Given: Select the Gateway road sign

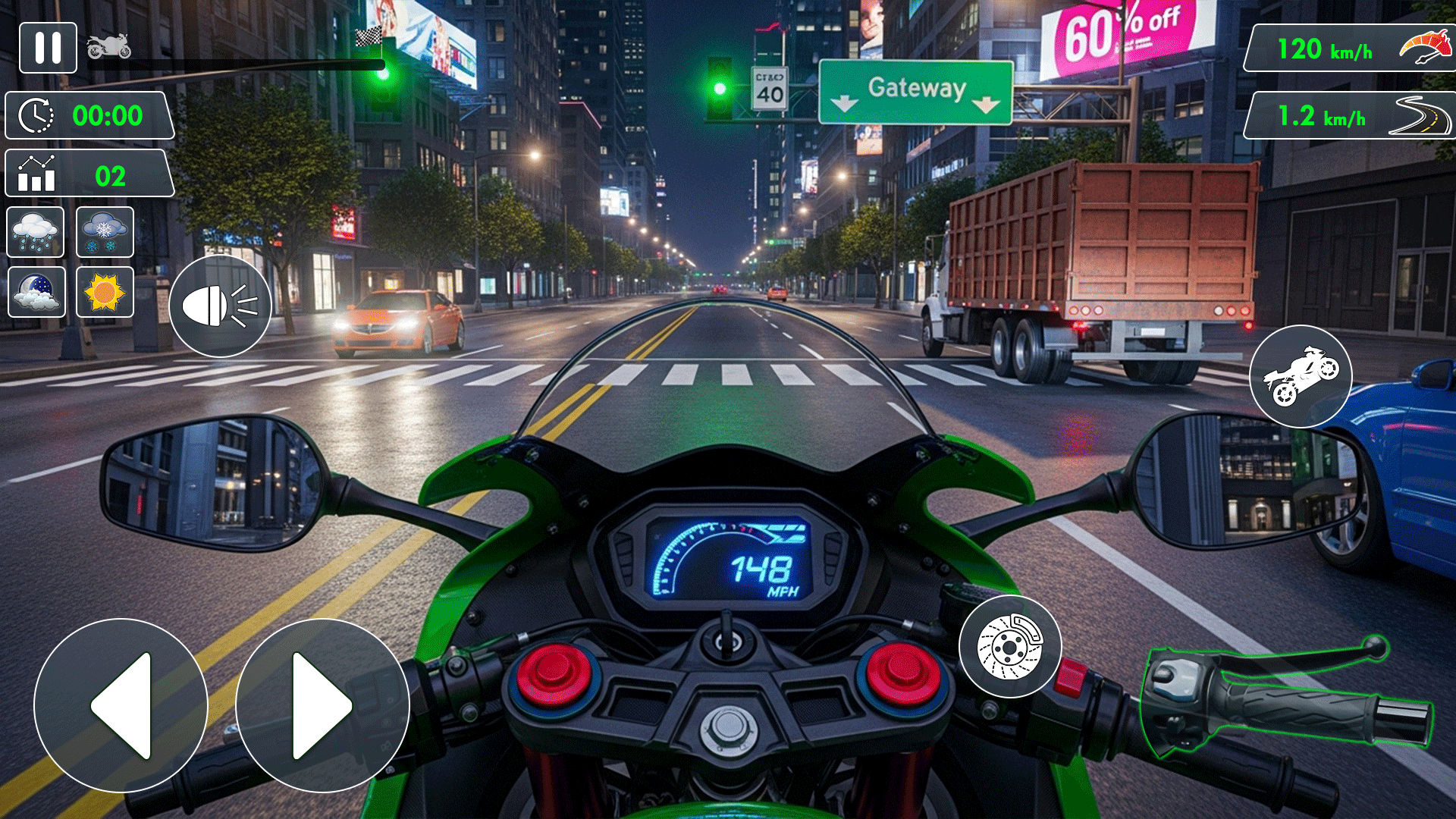Looking at the screenshot, I should pyautogui.click(x=916, y=91).
